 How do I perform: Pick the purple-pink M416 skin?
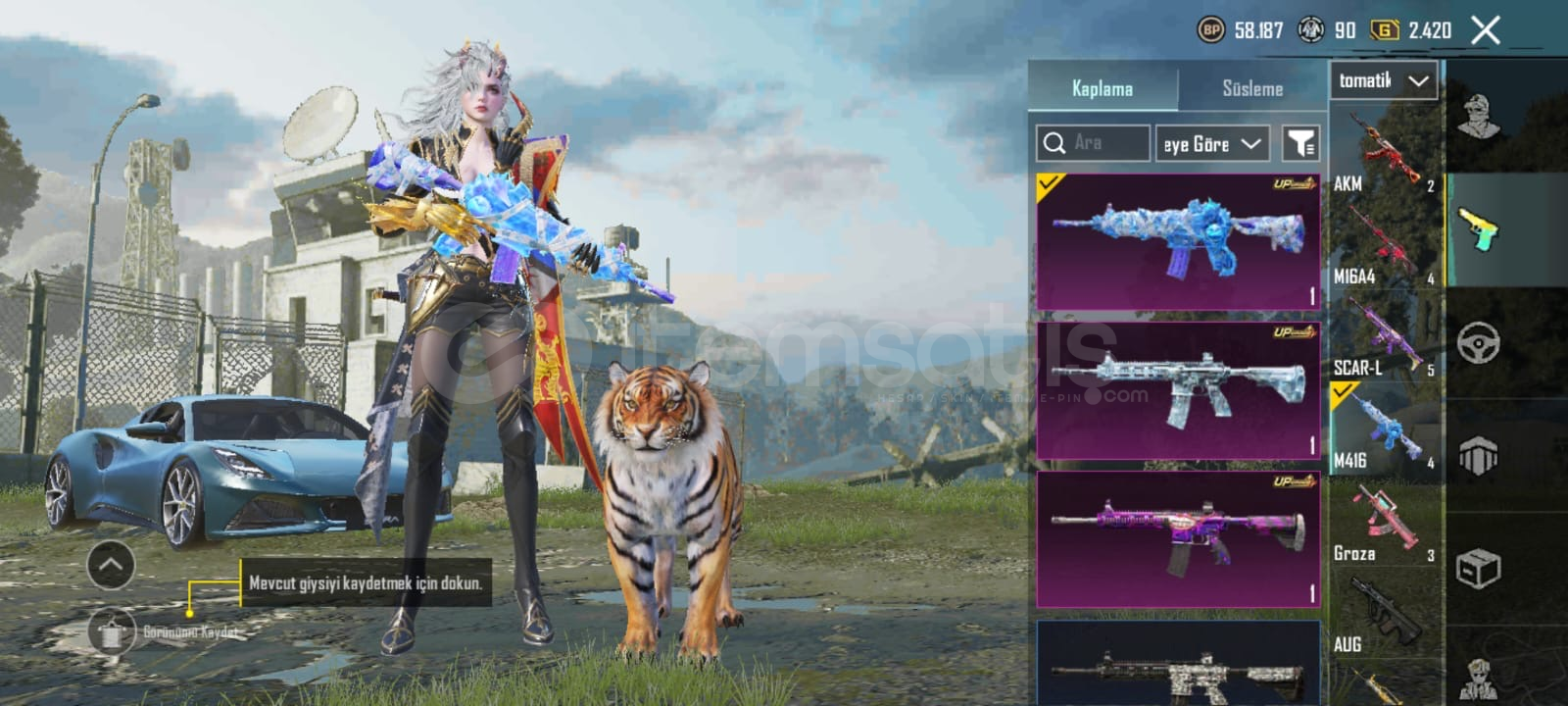[1178, 538]
